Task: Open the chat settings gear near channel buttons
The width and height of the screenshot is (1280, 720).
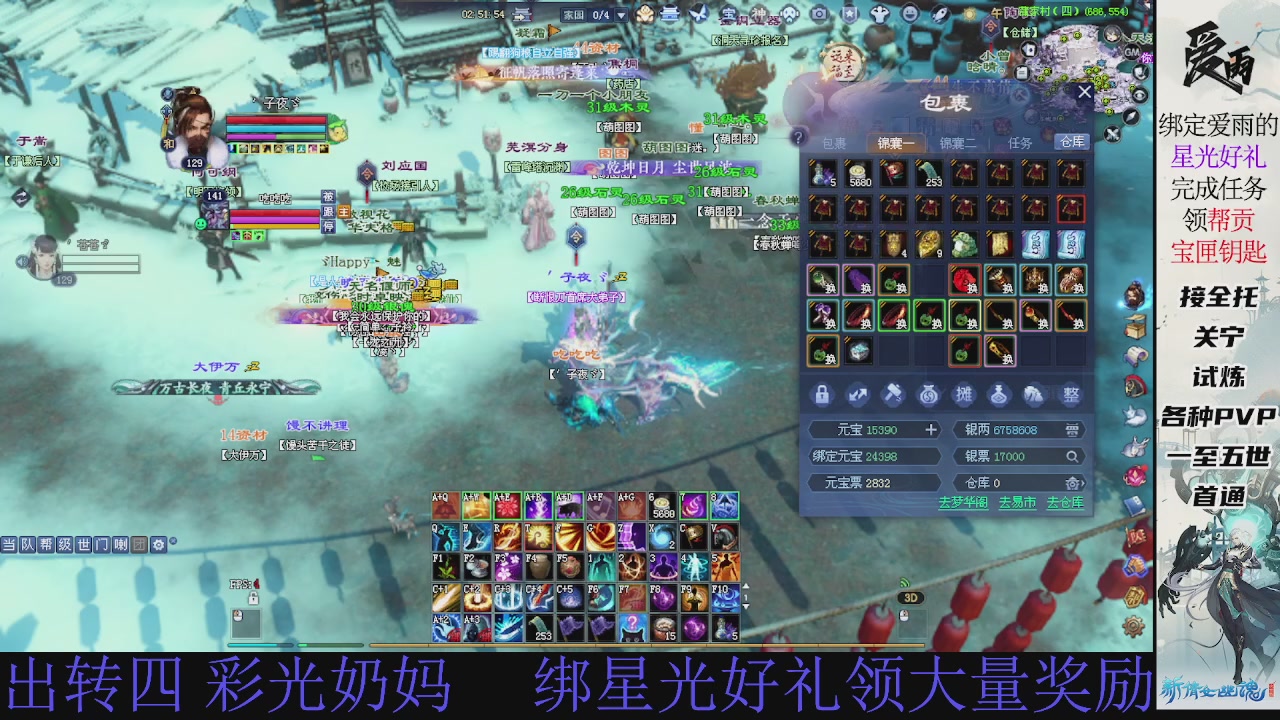Action: point(159,545)
